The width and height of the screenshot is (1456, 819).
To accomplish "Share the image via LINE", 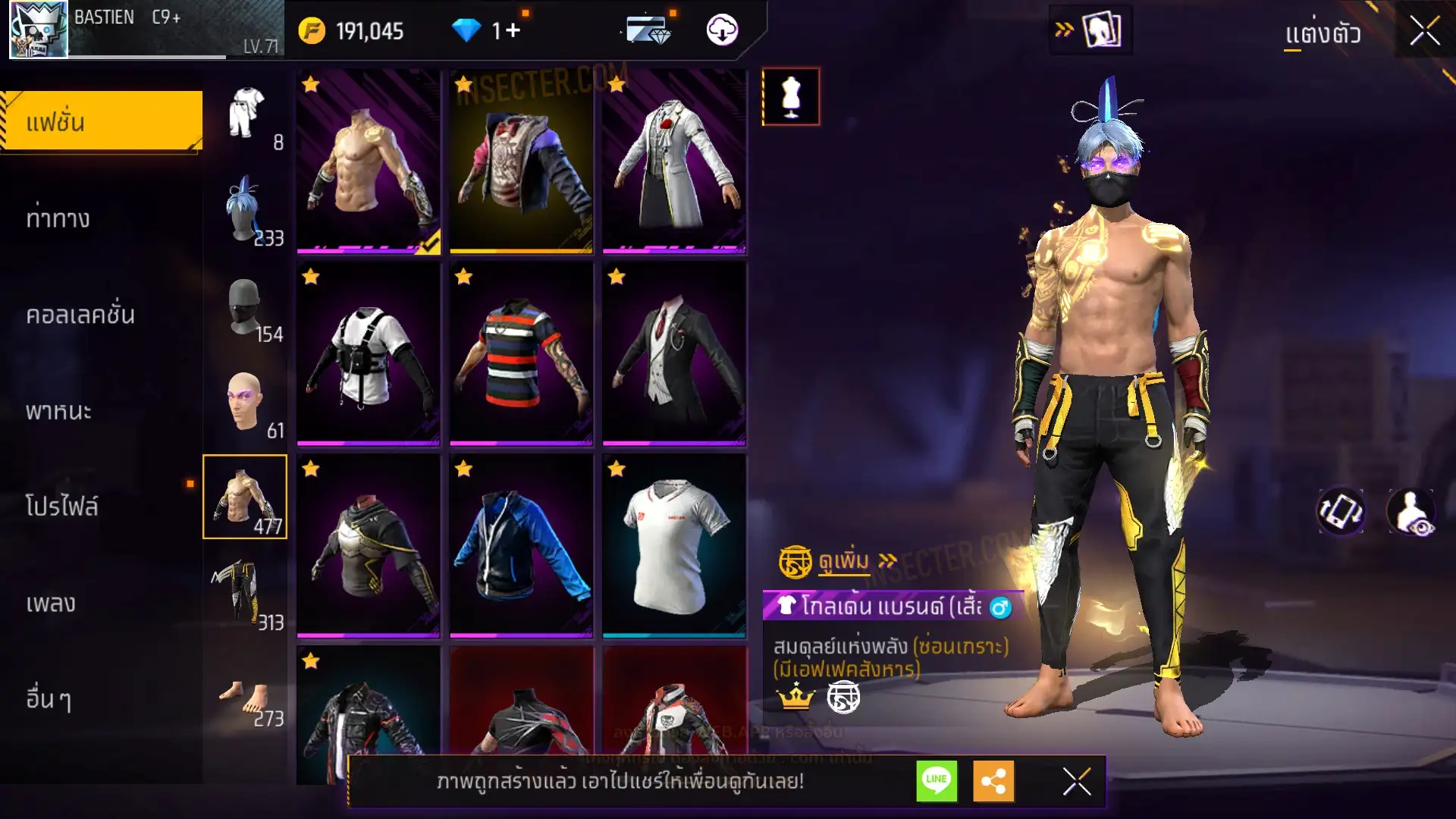I will [937, 780].
